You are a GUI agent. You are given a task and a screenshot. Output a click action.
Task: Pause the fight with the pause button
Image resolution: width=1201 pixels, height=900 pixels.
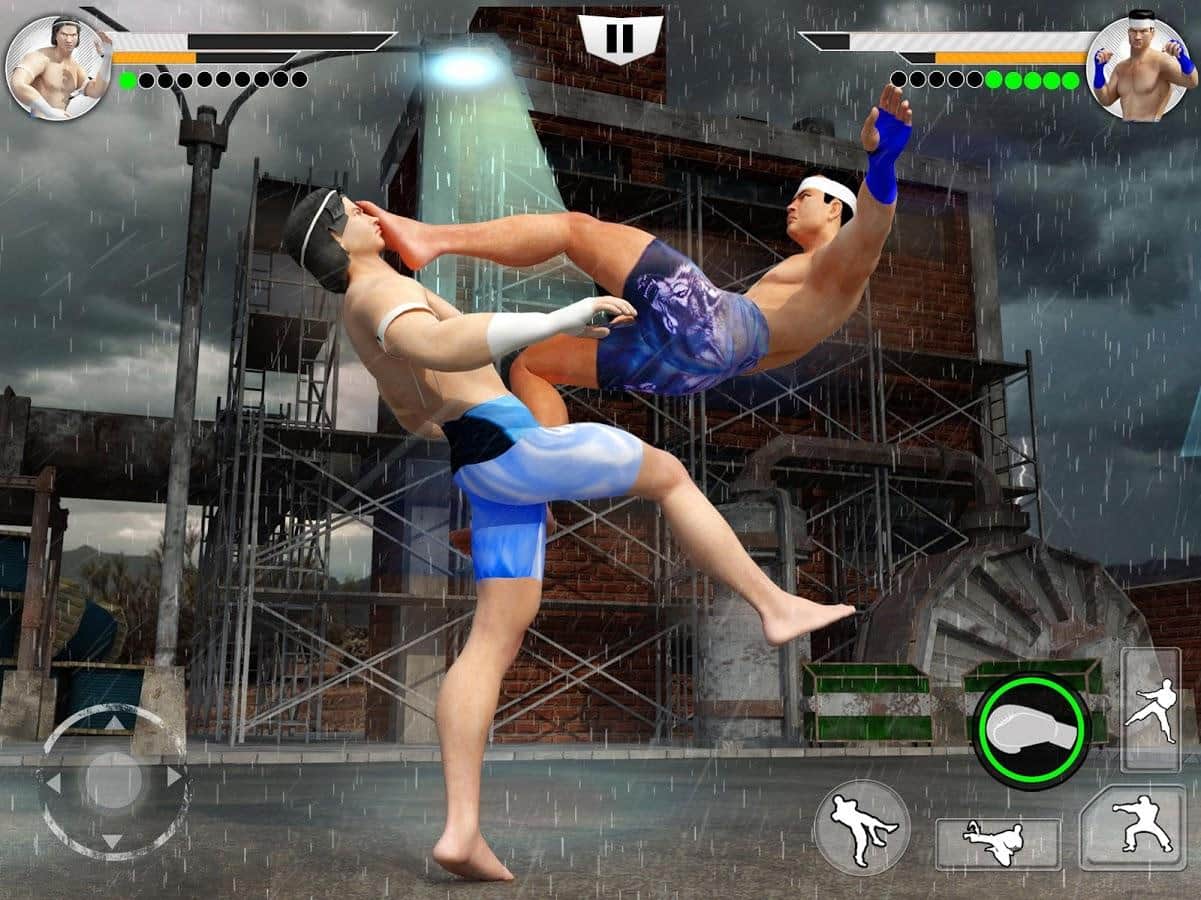620,39
